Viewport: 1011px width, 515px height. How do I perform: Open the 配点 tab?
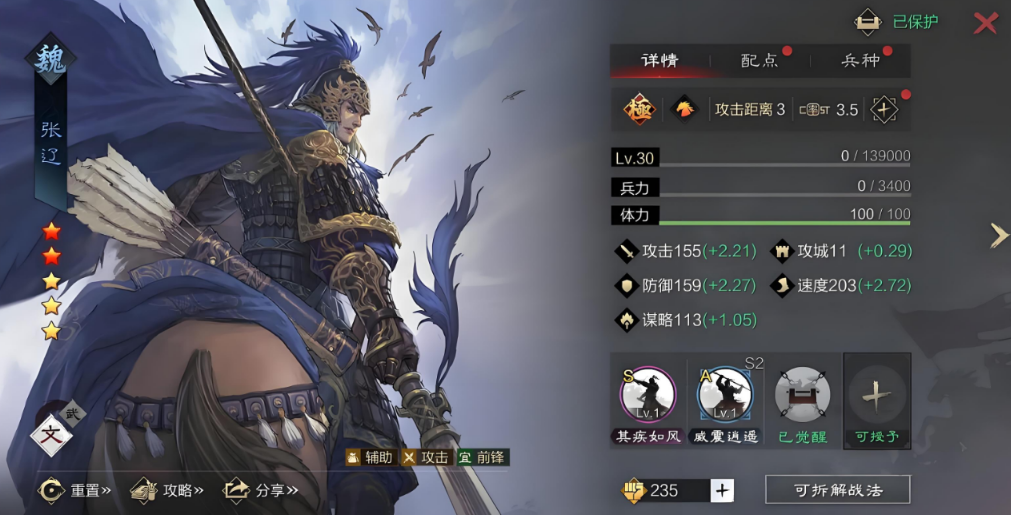click(x=760, y=61)
